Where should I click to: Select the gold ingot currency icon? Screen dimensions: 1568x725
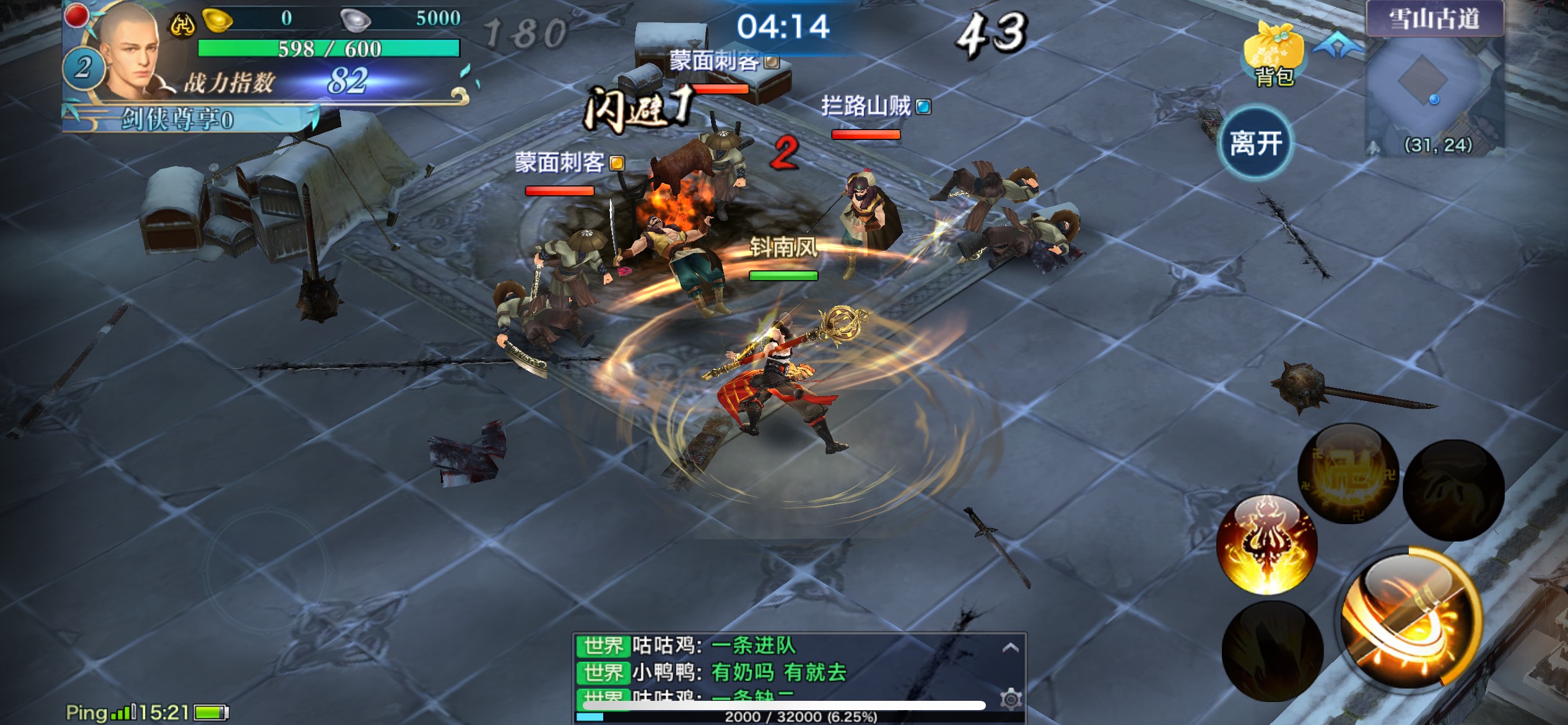218,20
